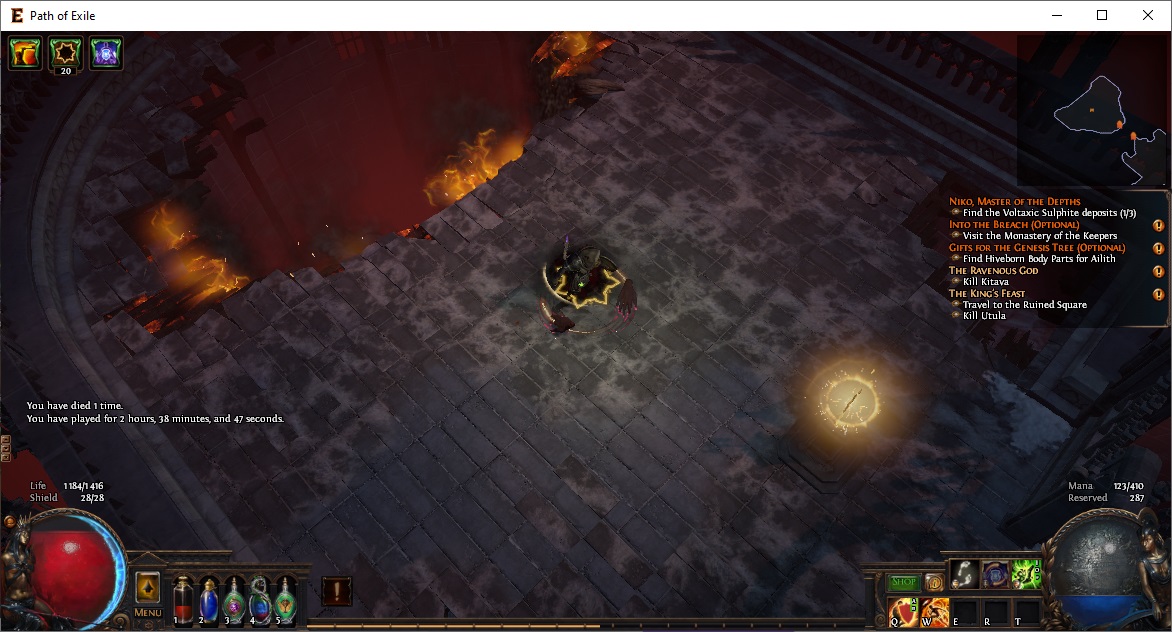Select the blue circular-arrows shield skill icon
Image resolution: width=1172 pixels, height=632 pixels.
click(x=995, y=573)
